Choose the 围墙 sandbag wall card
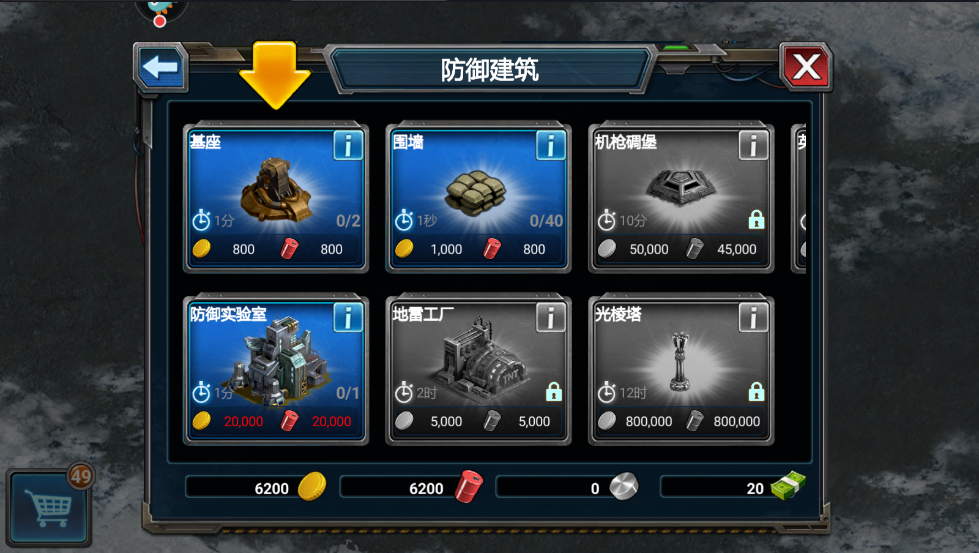Viewport: 979px width, 553px height. click(478, 195)
